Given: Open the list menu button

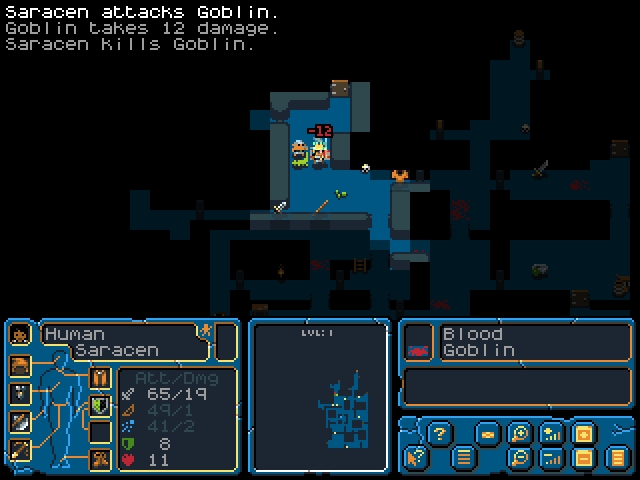Looking at the screenshot, I should pos(463,458).
